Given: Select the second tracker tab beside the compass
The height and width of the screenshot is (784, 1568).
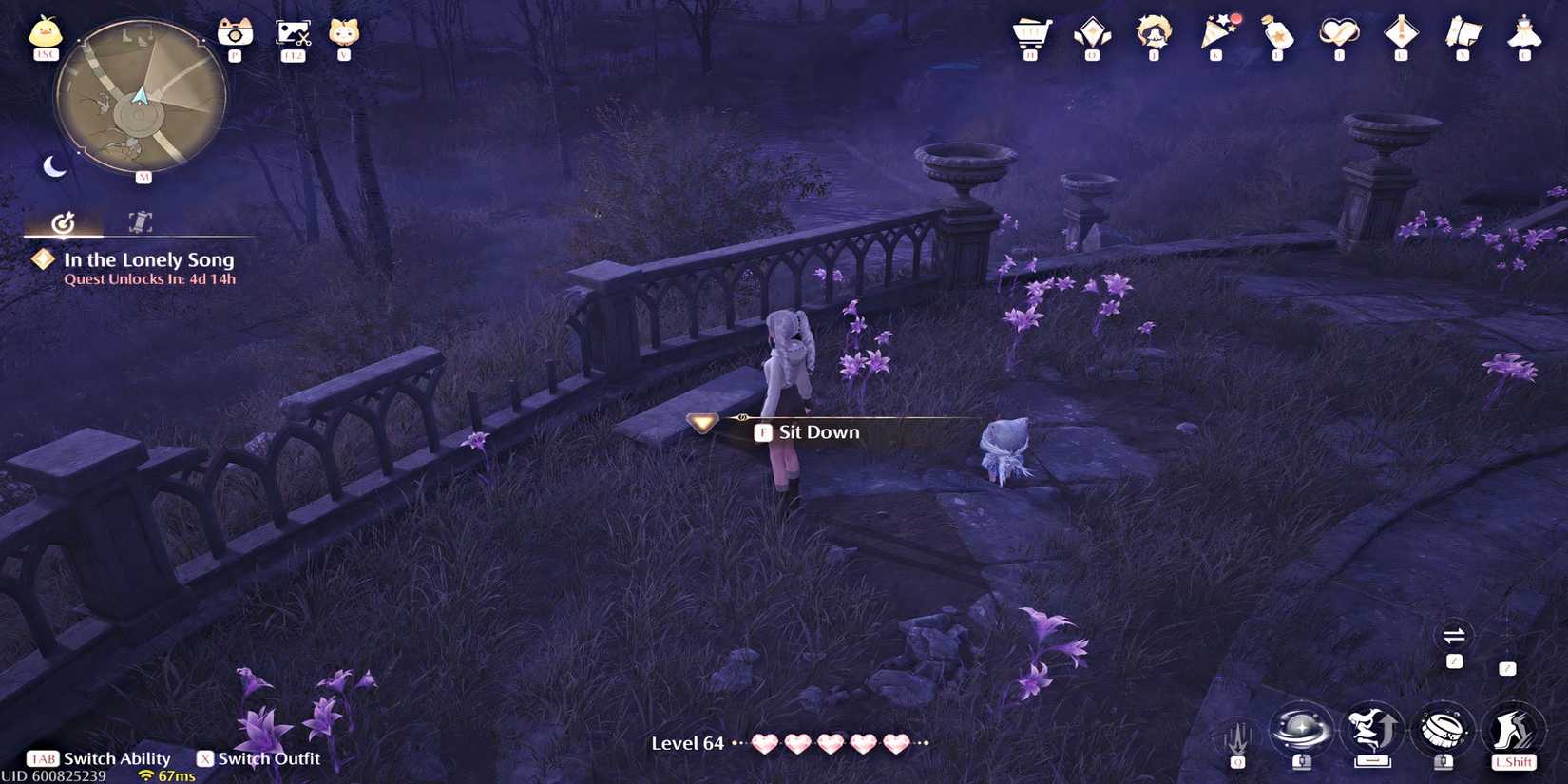Looking at the screenshot, I should [x=139, y=224].
